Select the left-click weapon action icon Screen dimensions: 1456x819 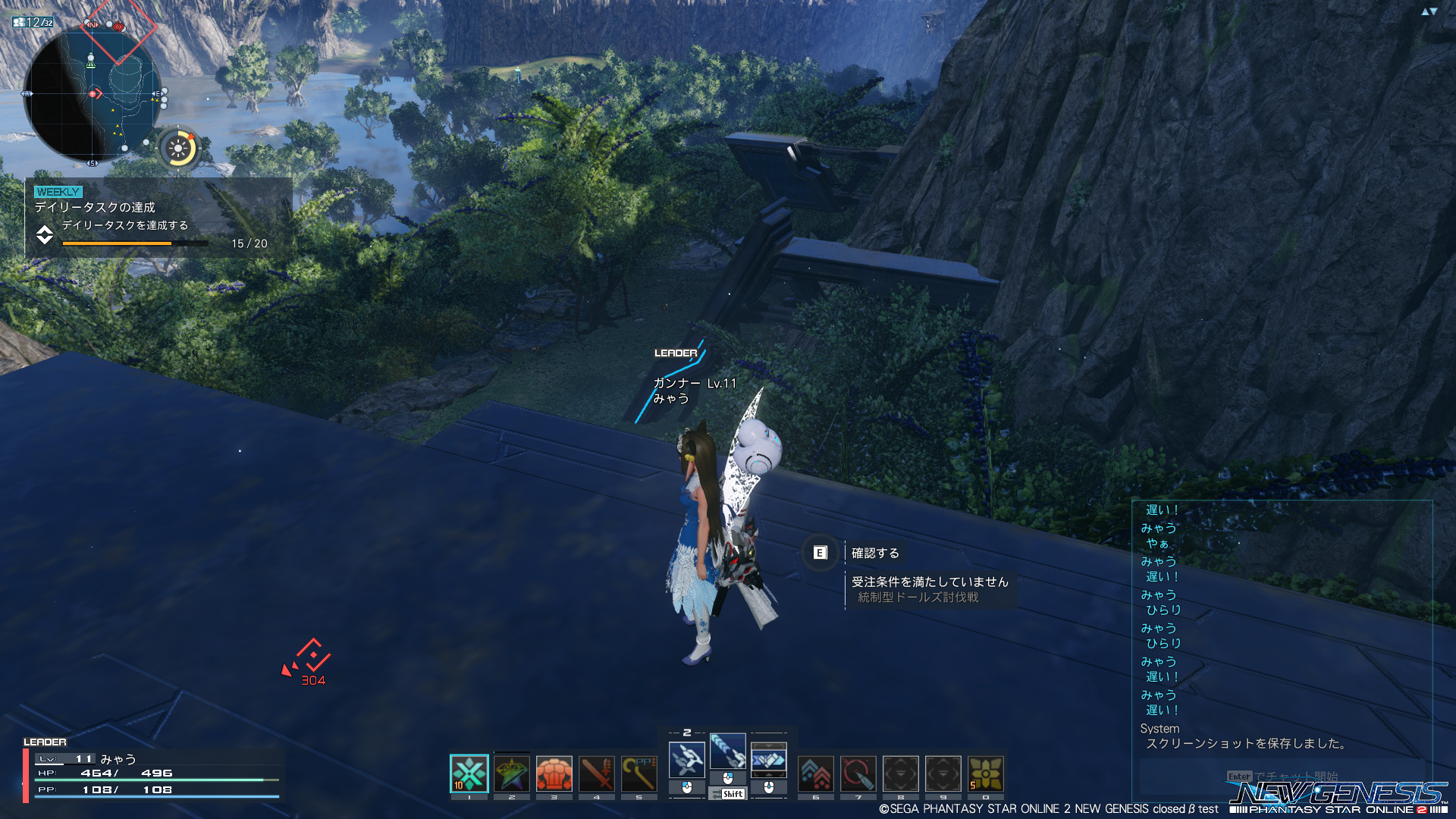pyautogui.click(x=687, y=760)
